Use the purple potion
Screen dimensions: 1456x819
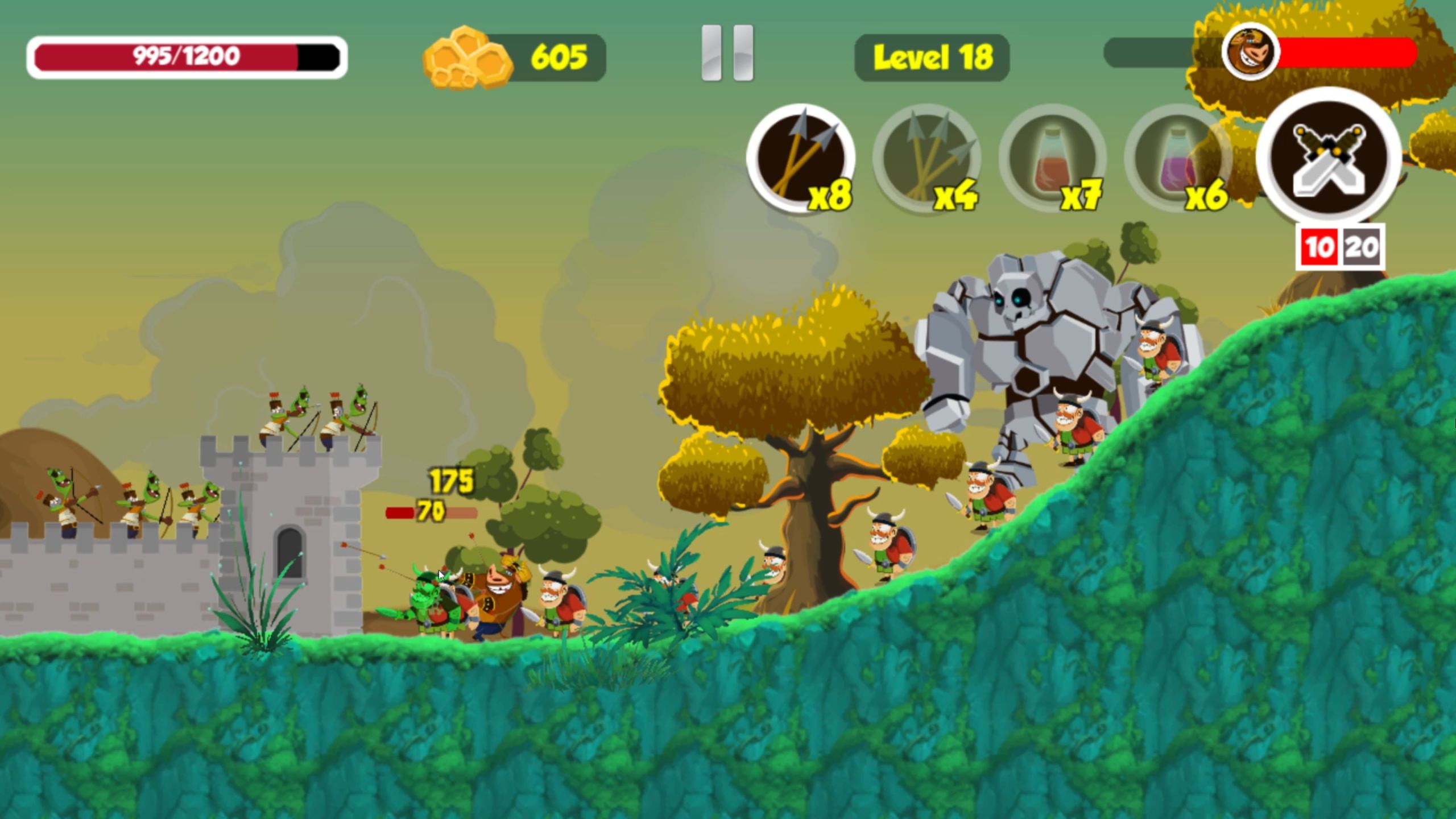pos(1177,158)
